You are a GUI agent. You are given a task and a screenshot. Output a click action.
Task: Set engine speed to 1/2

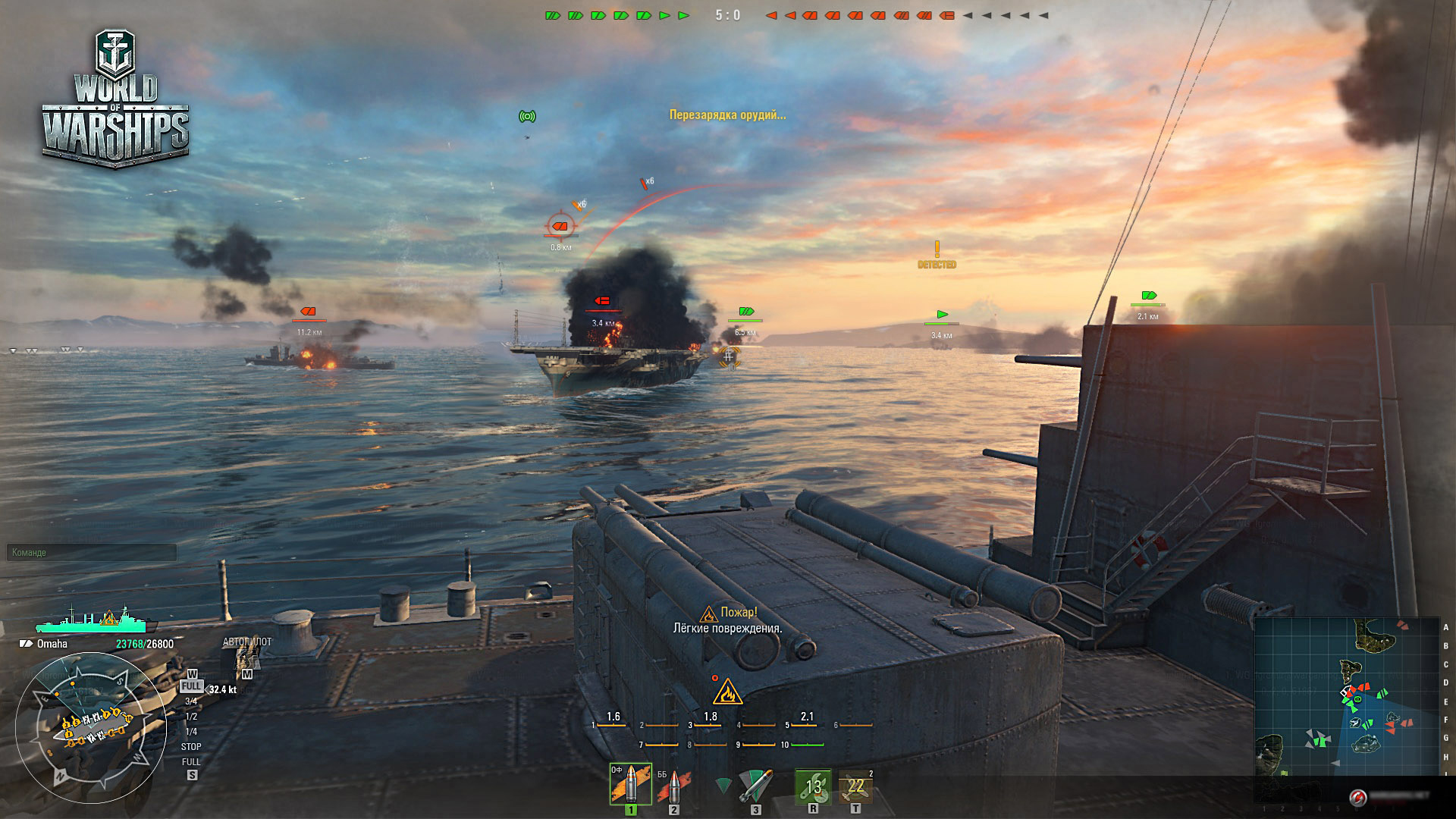pos(191,717)
